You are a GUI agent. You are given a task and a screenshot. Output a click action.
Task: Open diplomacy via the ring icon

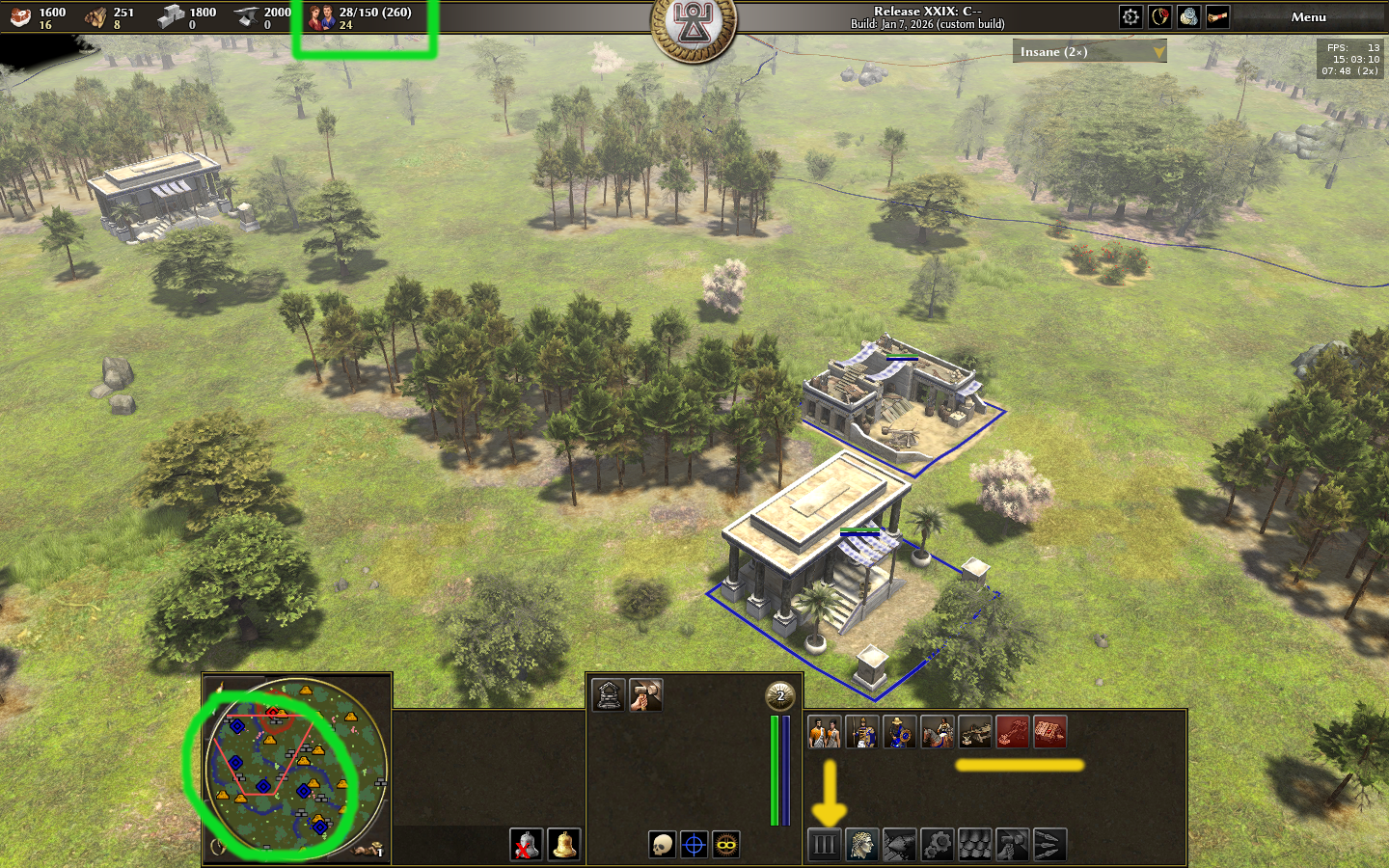pyautogui.click(x=1159, y=16)
